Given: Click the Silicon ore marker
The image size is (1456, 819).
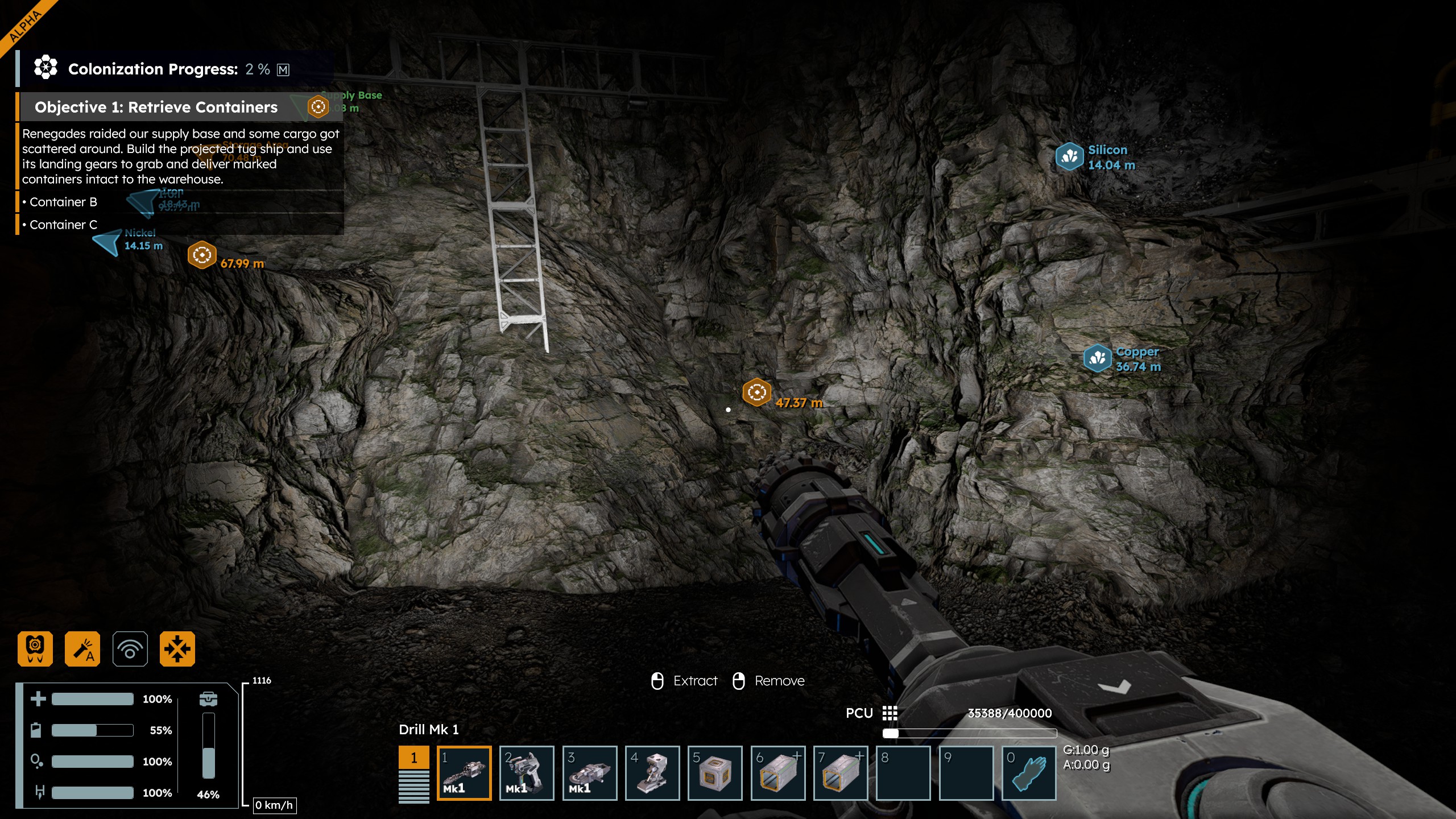Looking at the screenshot, I should (1069, 156).
